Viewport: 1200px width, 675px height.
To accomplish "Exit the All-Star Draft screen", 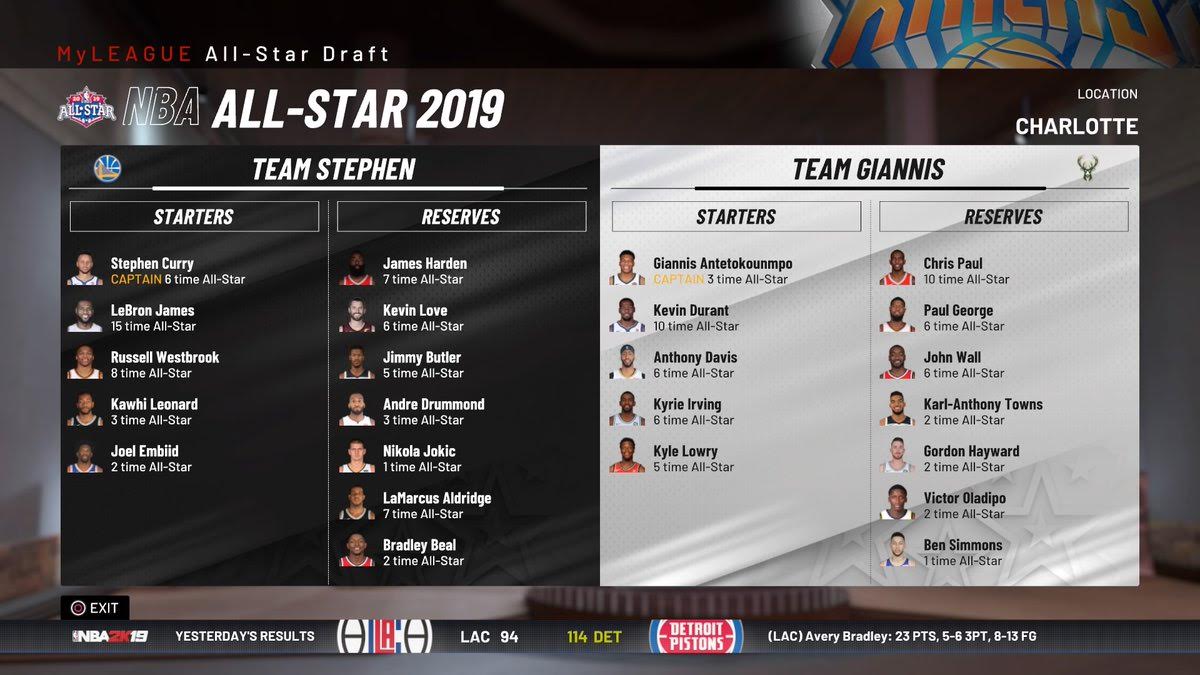I will tap(95, 607).
